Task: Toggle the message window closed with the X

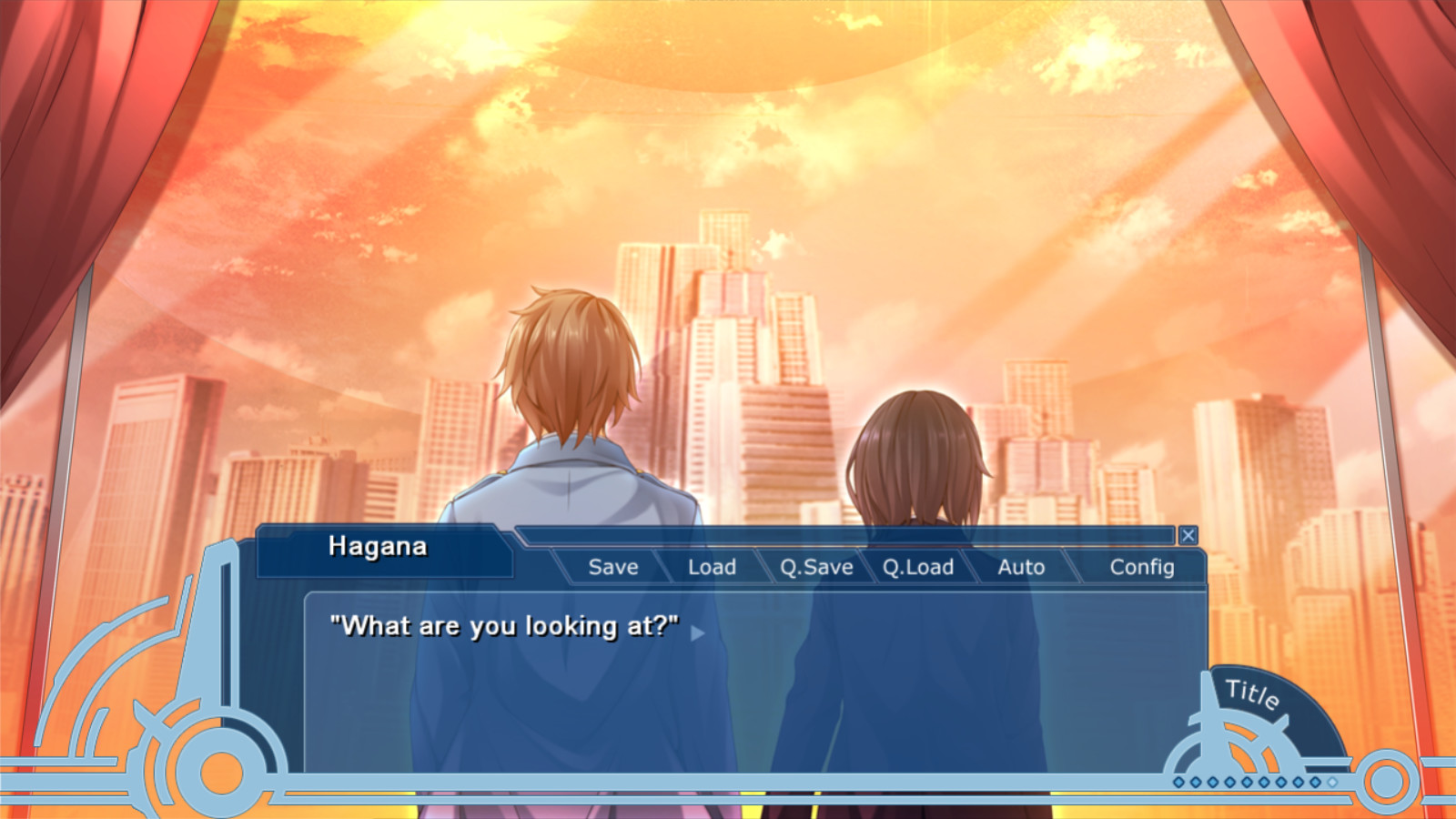Action: (1188, 536)
